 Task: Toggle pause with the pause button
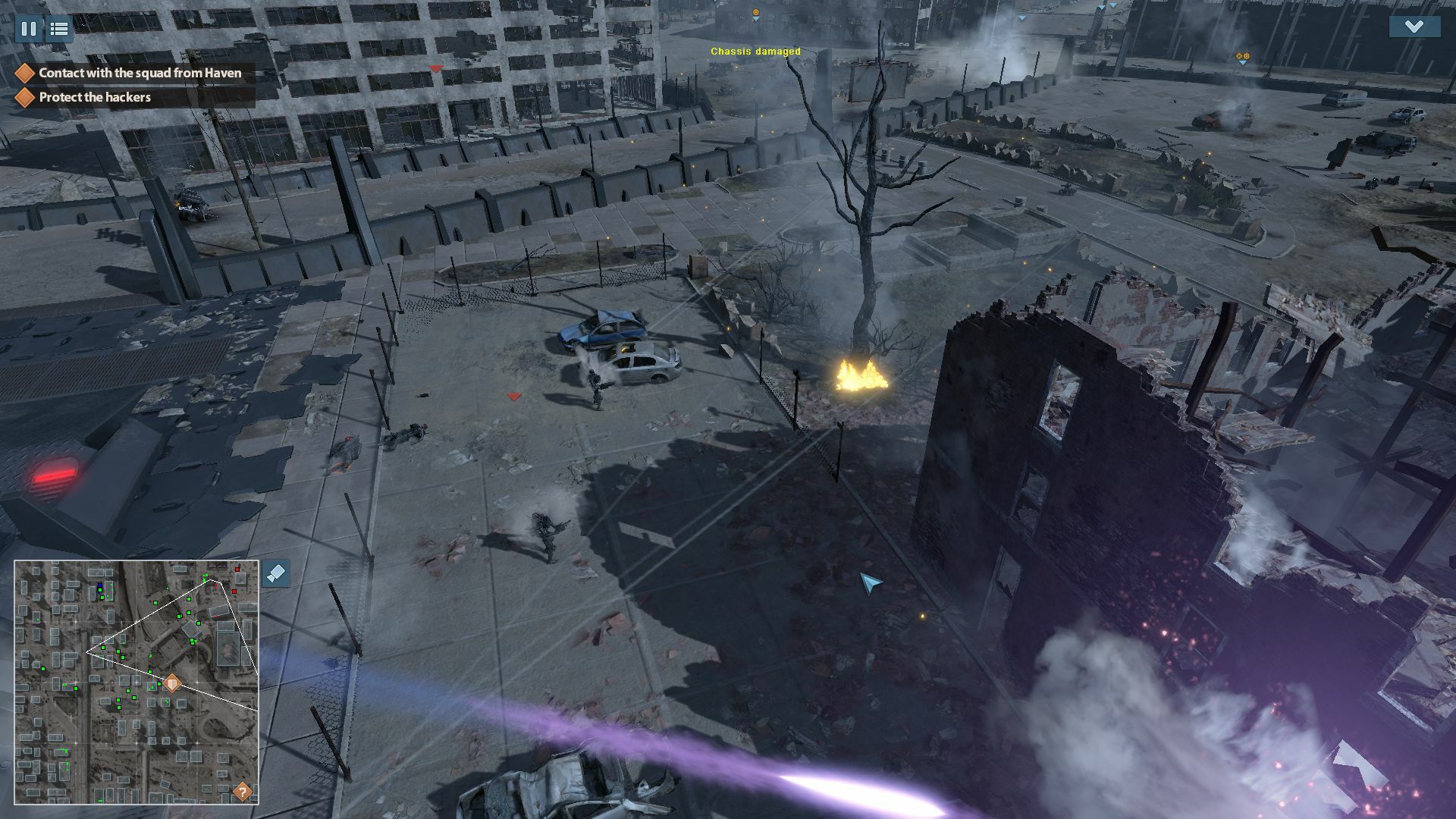29,29
